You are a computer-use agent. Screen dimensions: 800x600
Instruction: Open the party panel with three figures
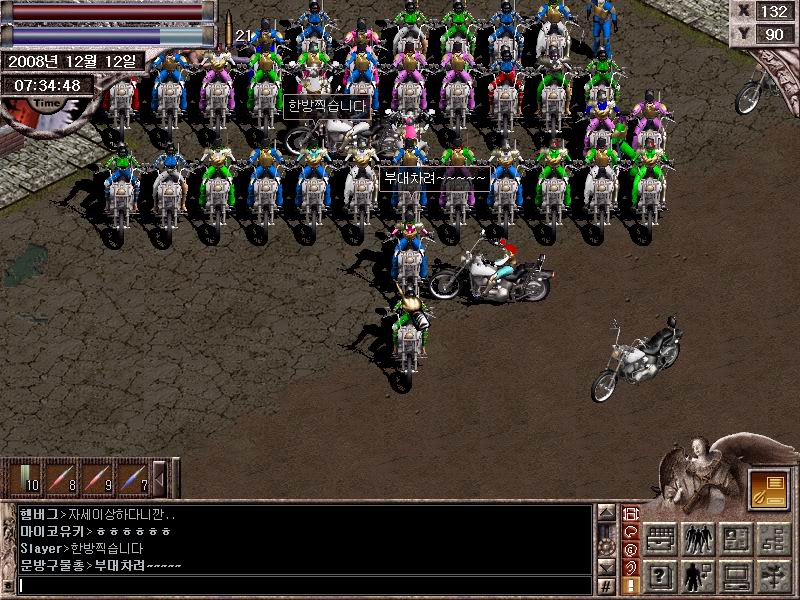point(697,540)
